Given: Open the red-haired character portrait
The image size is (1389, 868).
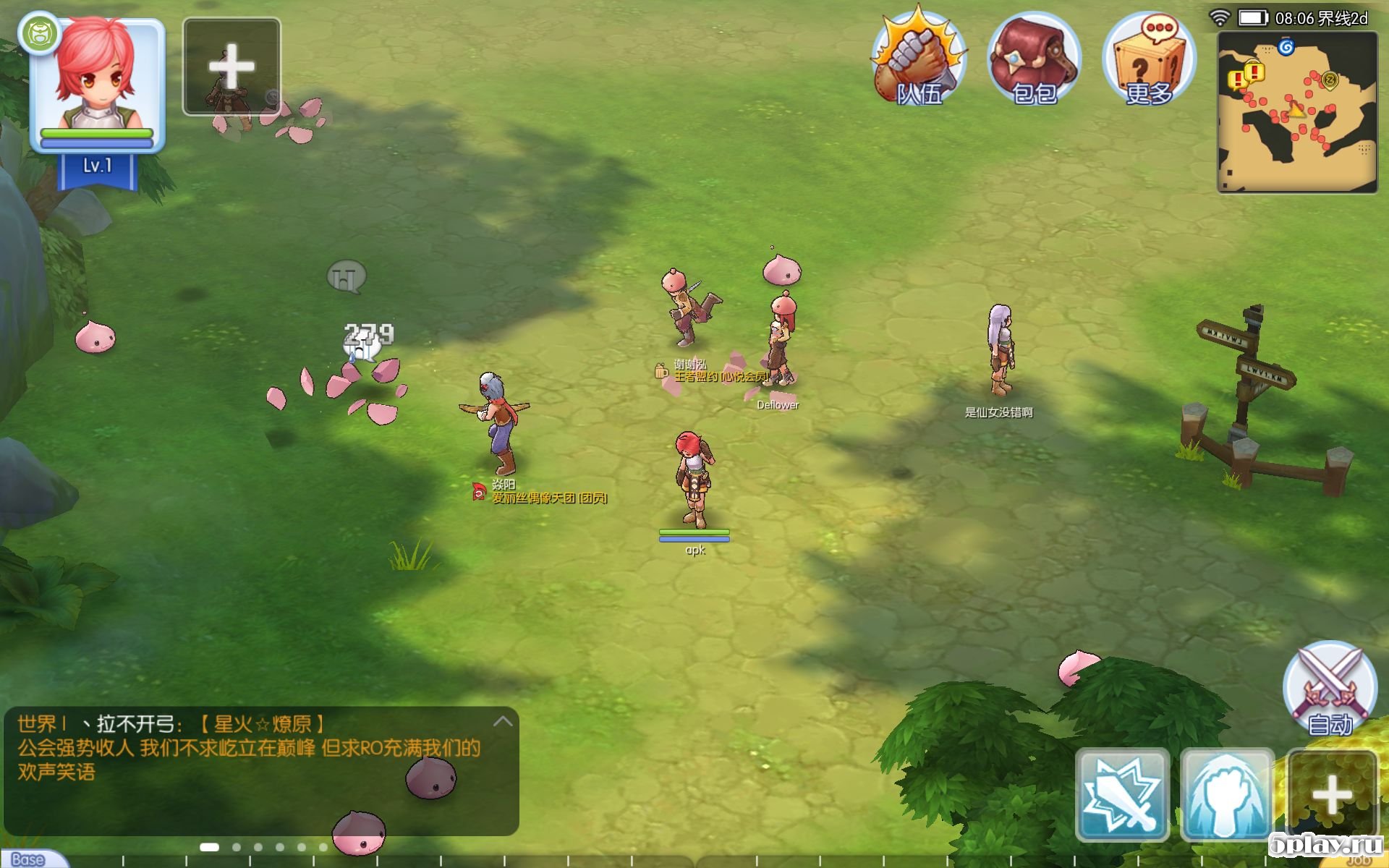Looking at the screenshot, I should [96, 80].
